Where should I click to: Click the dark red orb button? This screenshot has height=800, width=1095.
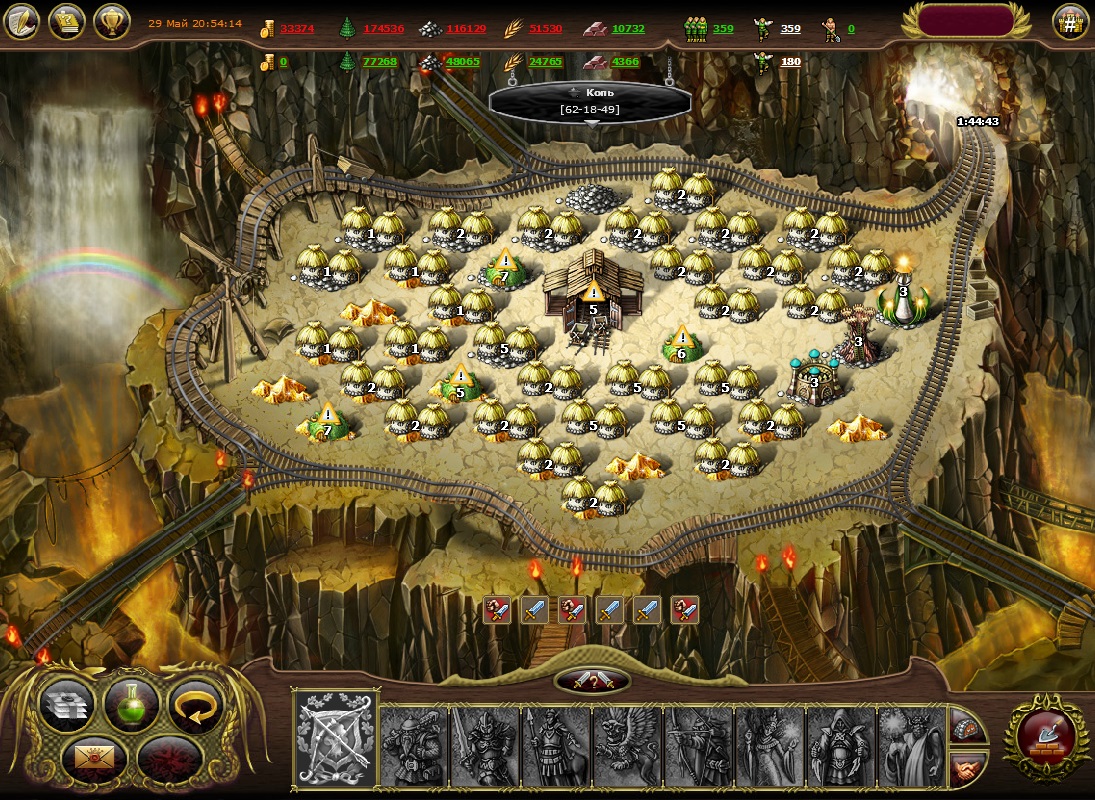tap(169, 759)
